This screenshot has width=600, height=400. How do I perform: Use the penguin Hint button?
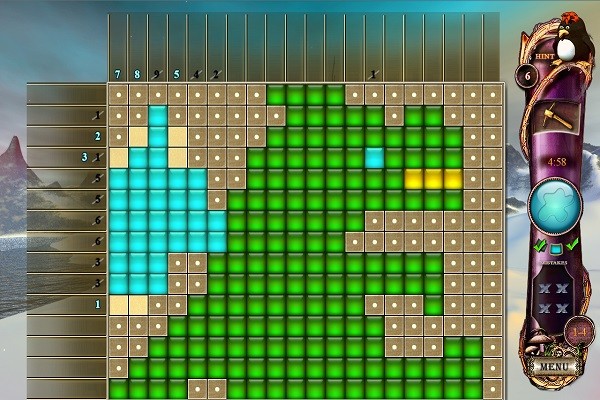click(565, 46)
